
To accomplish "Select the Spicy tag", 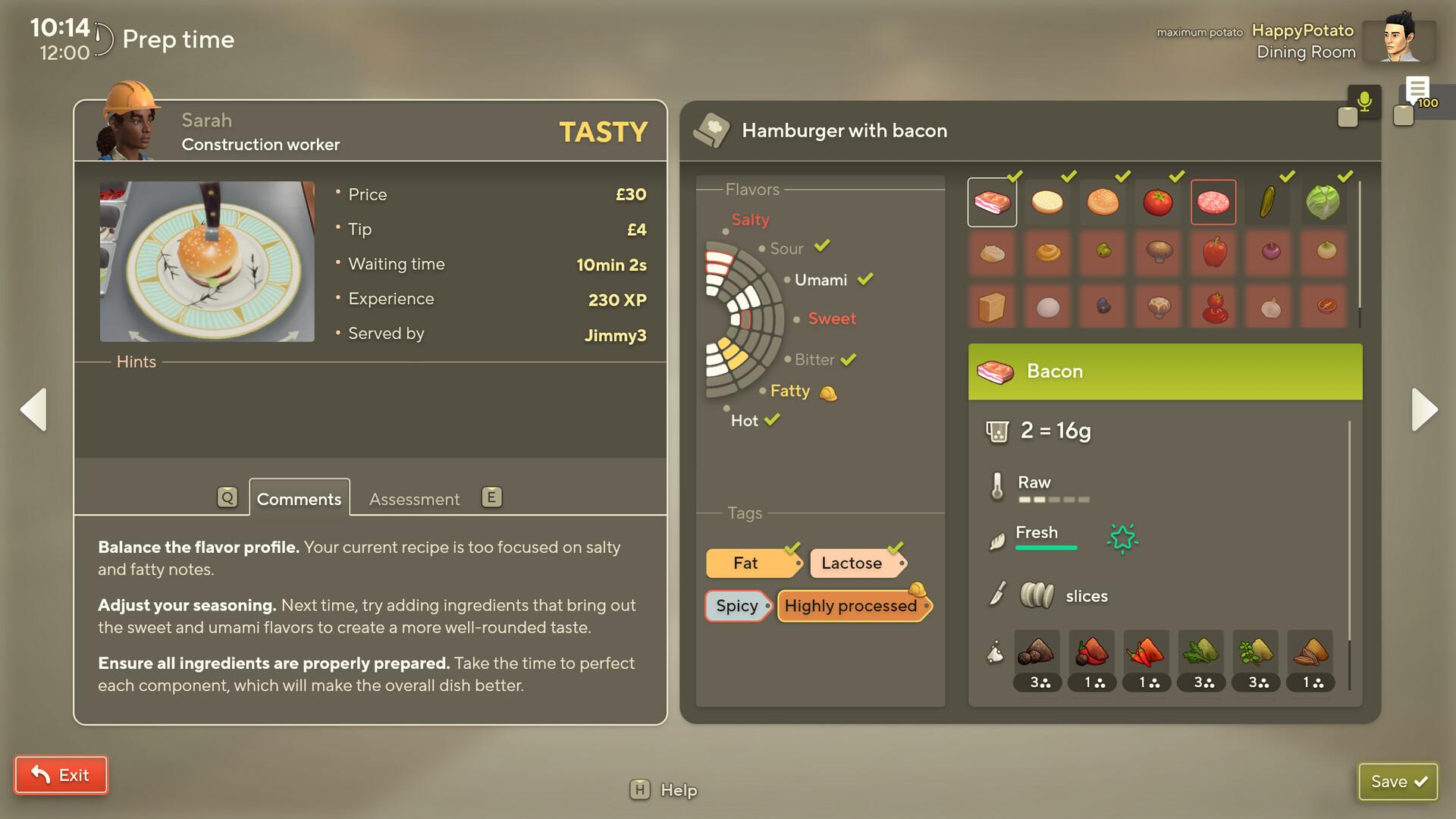I will tap(737, 606).
